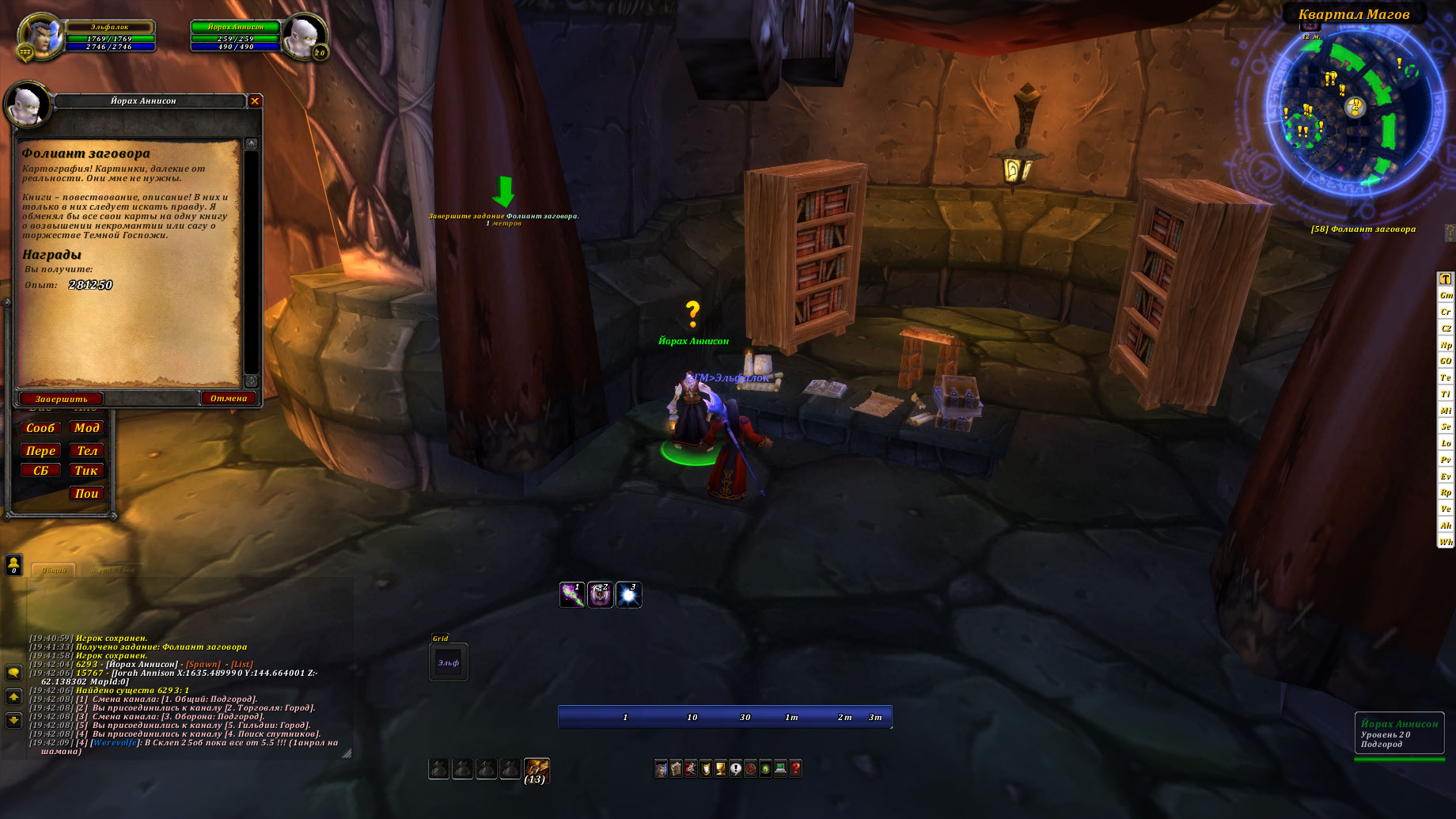The image size is (1456, 819).
Task: Activate the purple wand ability in slot 1
Action: click(572, 595)
